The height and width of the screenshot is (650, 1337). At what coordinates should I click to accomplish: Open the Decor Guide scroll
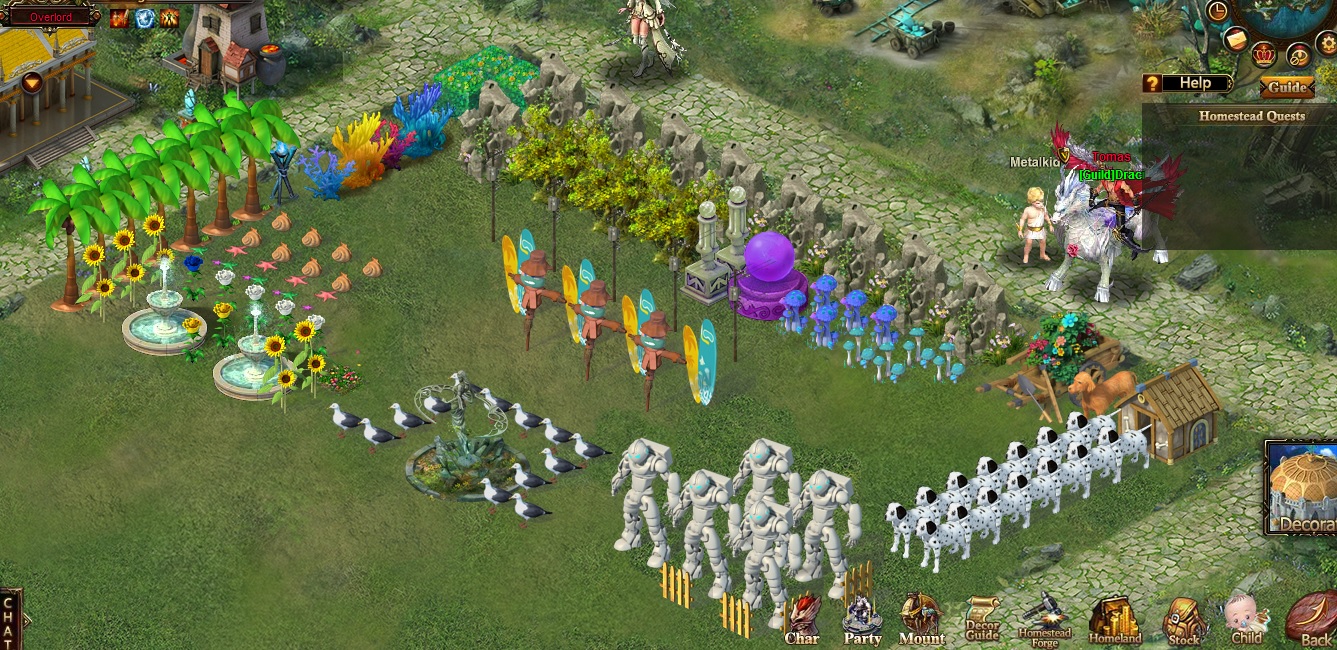982,619
